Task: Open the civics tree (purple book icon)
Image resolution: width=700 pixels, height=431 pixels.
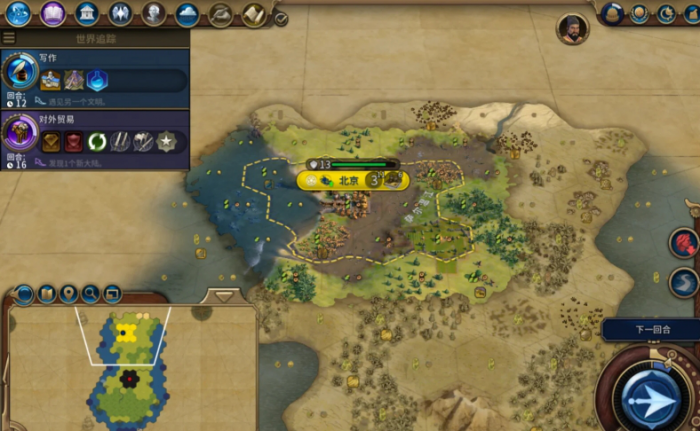Action: click(54, 13)
